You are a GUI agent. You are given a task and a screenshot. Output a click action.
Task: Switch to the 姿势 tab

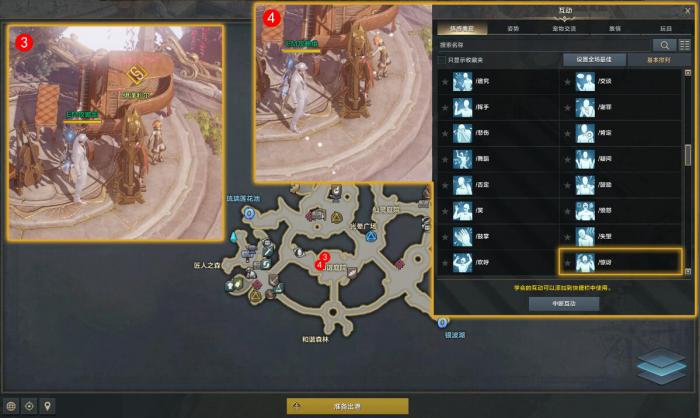click(512, 30)
